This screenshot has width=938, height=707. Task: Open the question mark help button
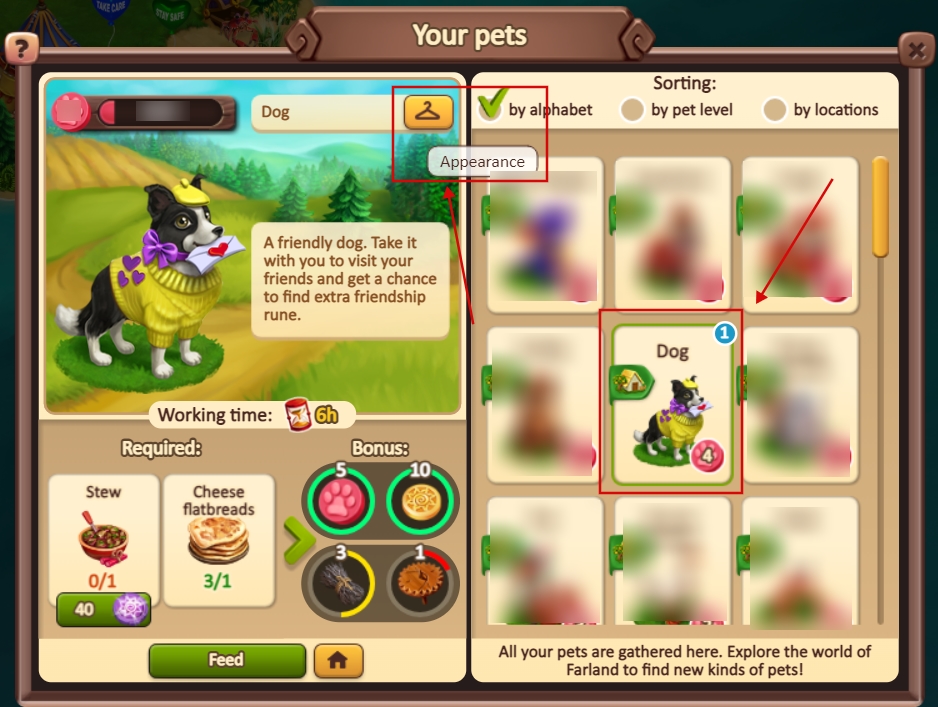22,48
